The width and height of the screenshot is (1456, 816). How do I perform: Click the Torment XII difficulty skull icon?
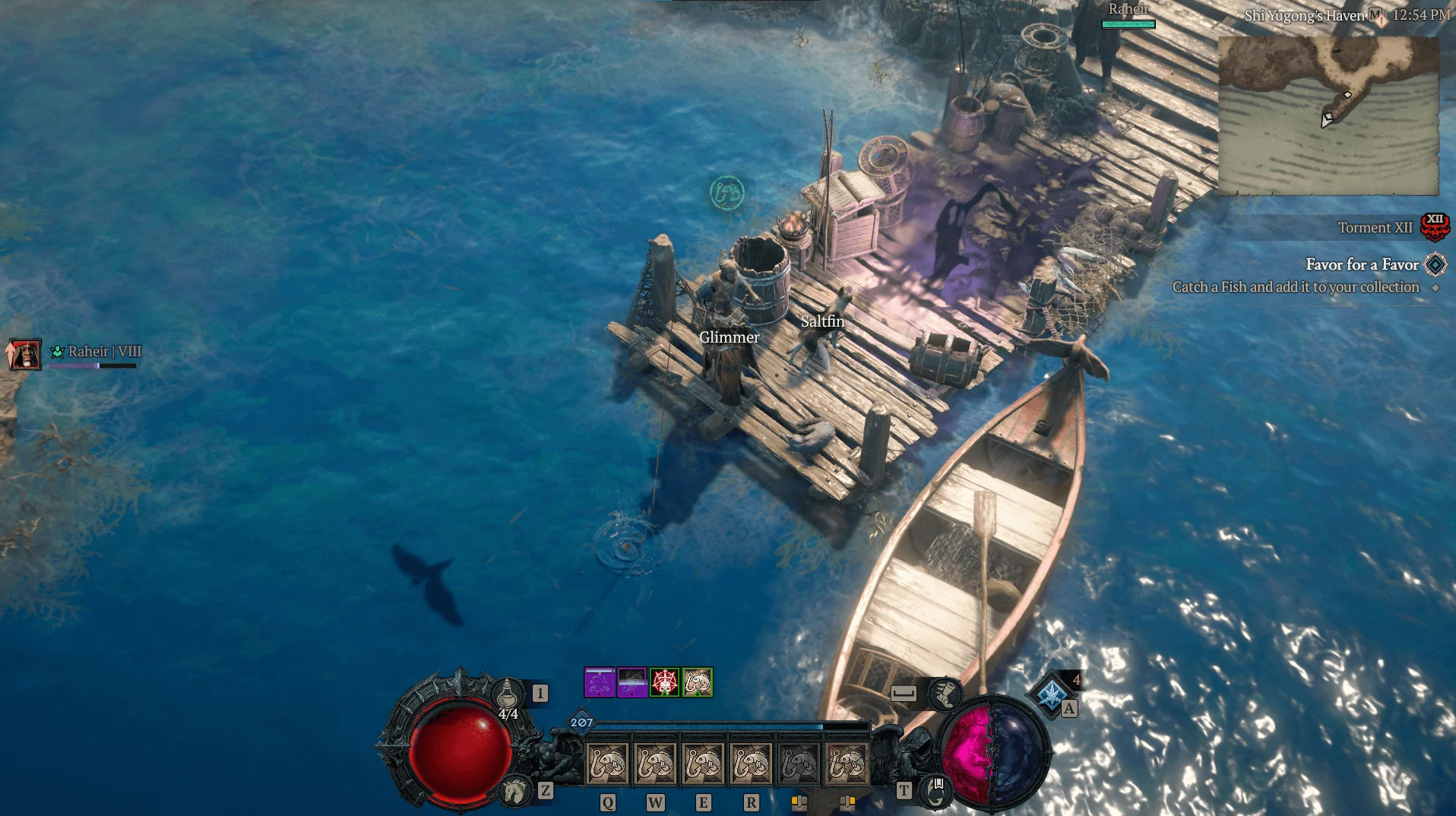coord(1434,226)
